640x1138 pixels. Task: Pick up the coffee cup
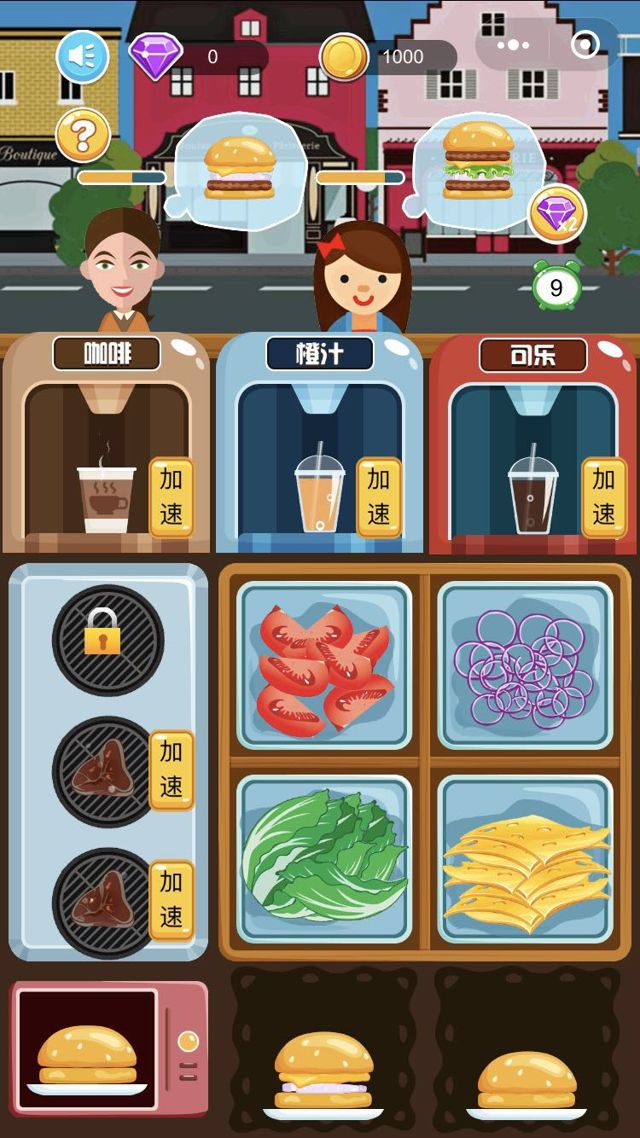click(106, 498)
